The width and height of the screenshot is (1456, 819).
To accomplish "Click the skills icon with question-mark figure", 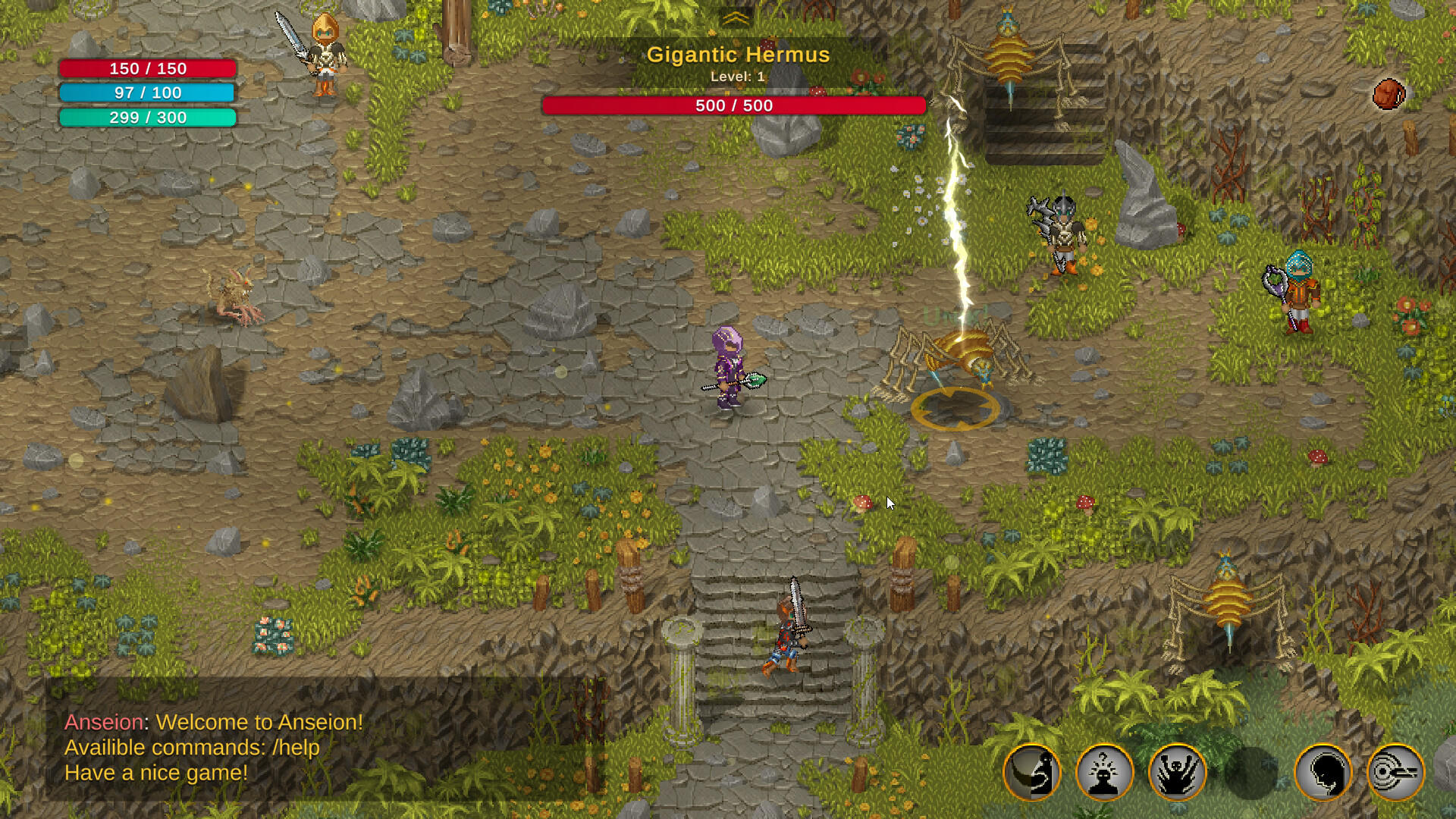I will [1106, 771].
